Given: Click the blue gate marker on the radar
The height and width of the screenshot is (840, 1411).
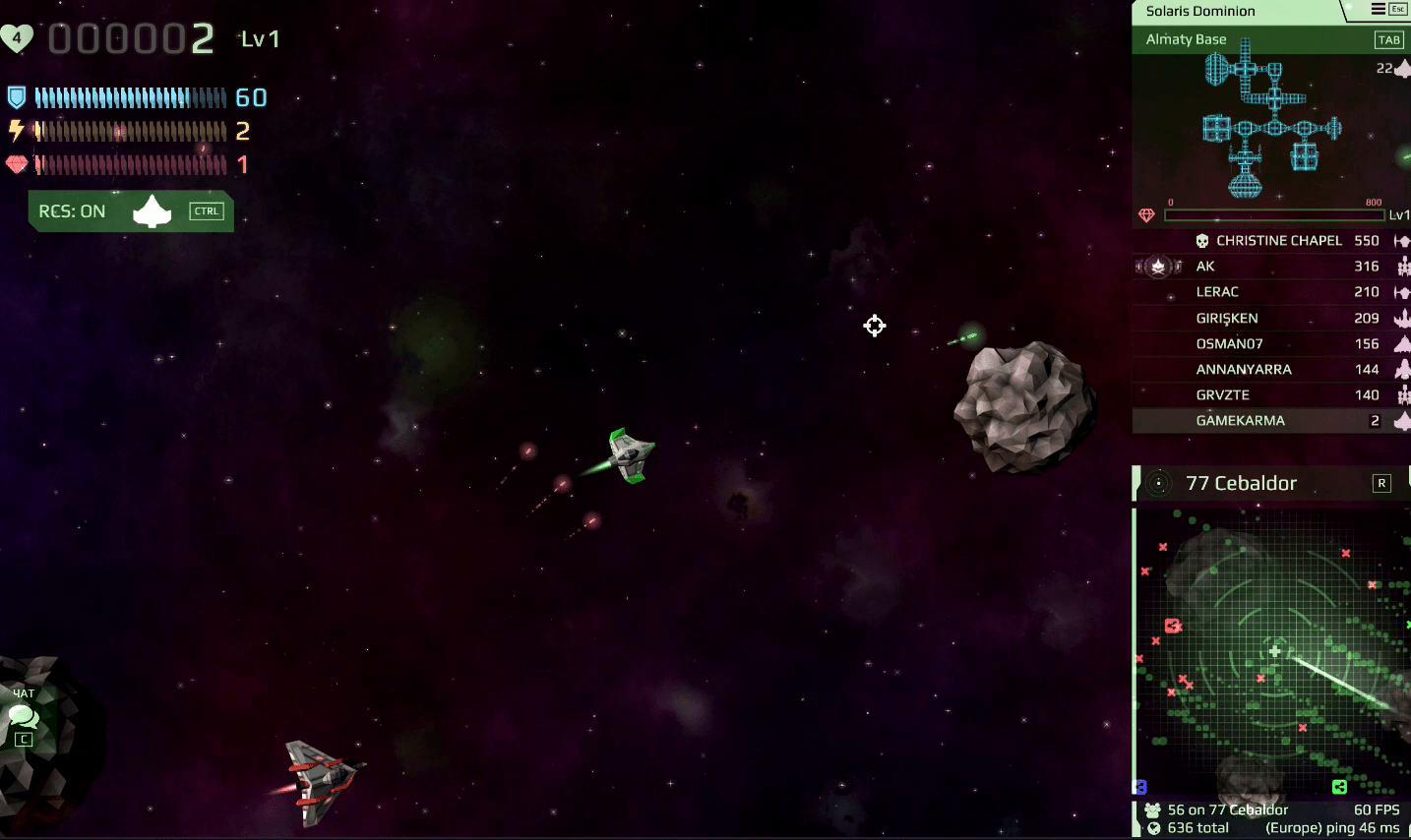Looking at the screenshot, I should [x=1141, y=787].
